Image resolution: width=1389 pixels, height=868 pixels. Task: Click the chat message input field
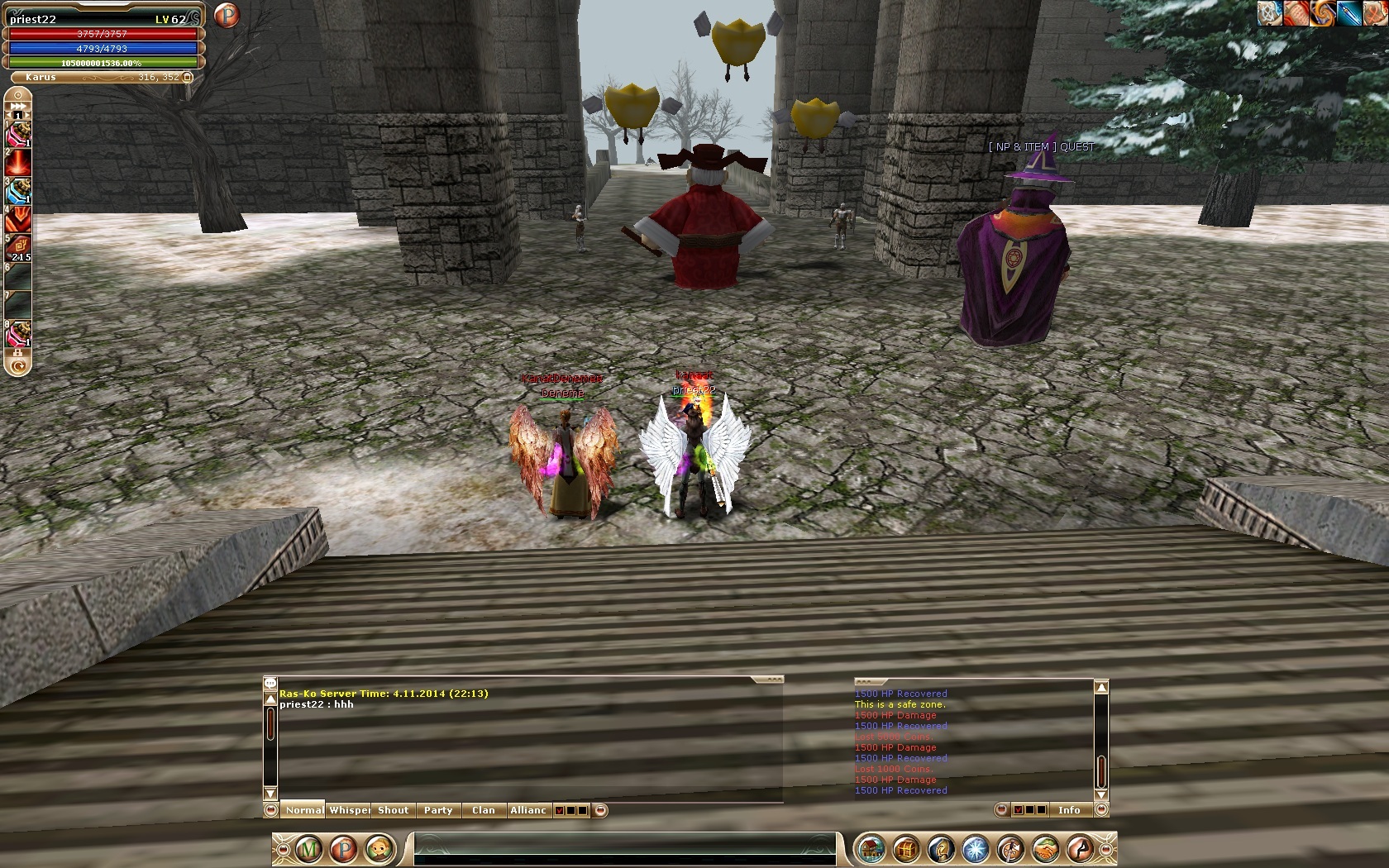tap(624, 849)
